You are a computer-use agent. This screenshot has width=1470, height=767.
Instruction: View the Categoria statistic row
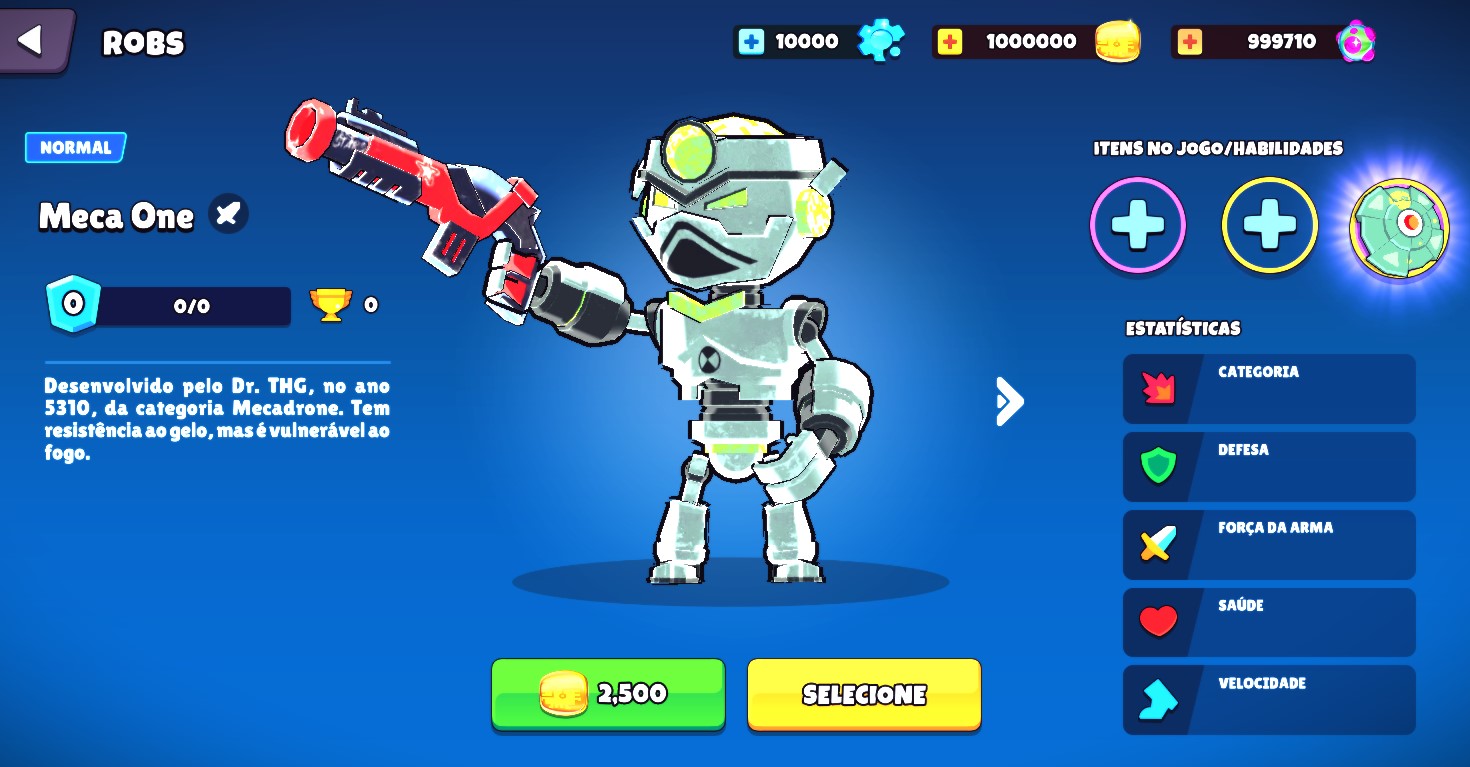click(1268, 389)
